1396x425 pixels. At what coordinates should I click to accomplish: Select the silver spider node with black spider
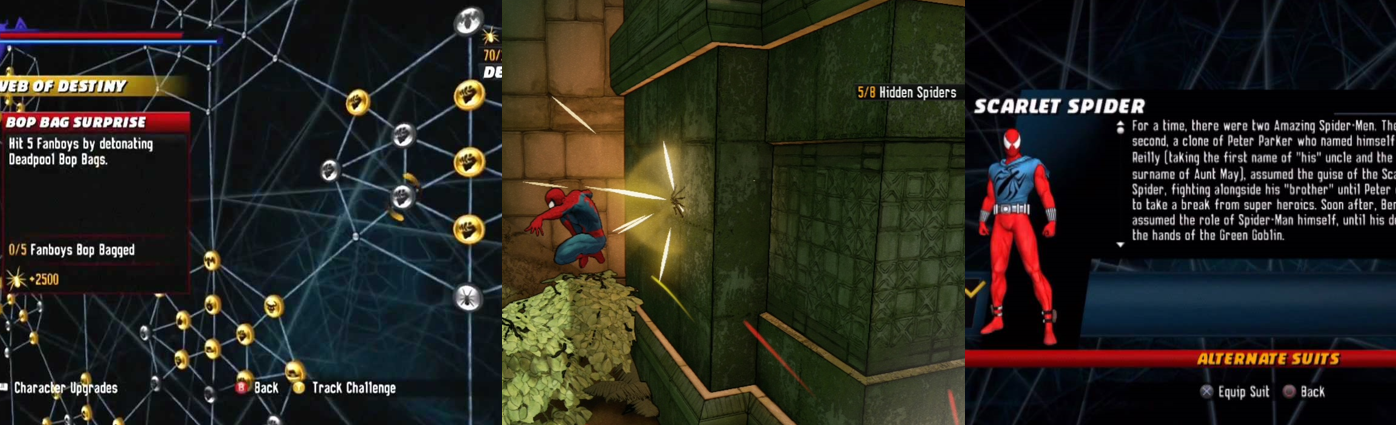click(x=468, y=296)
